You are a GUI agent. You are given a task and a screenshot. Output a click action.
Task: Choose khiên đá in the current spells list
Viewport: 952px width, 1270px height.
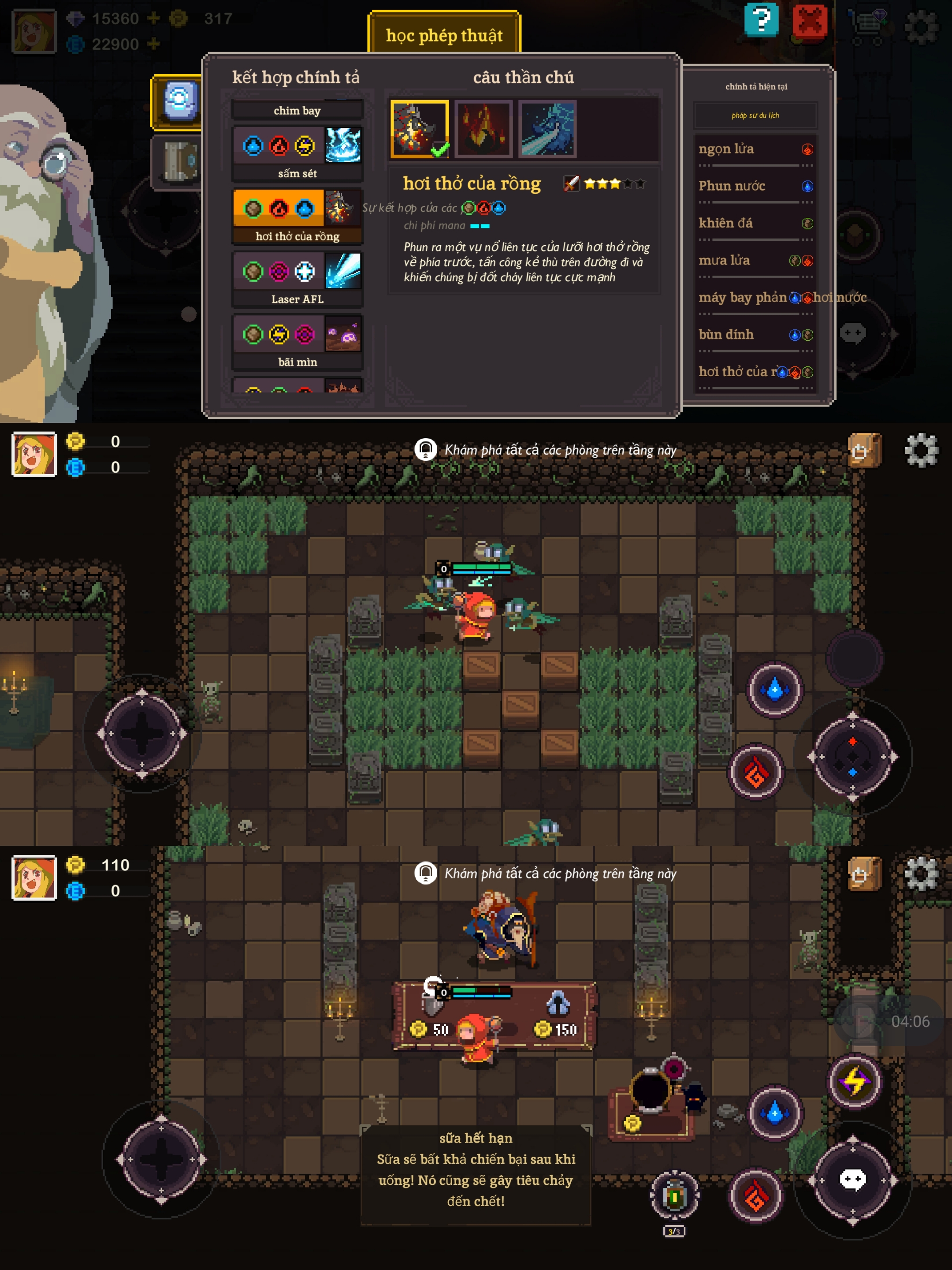[x=755, y=223]
